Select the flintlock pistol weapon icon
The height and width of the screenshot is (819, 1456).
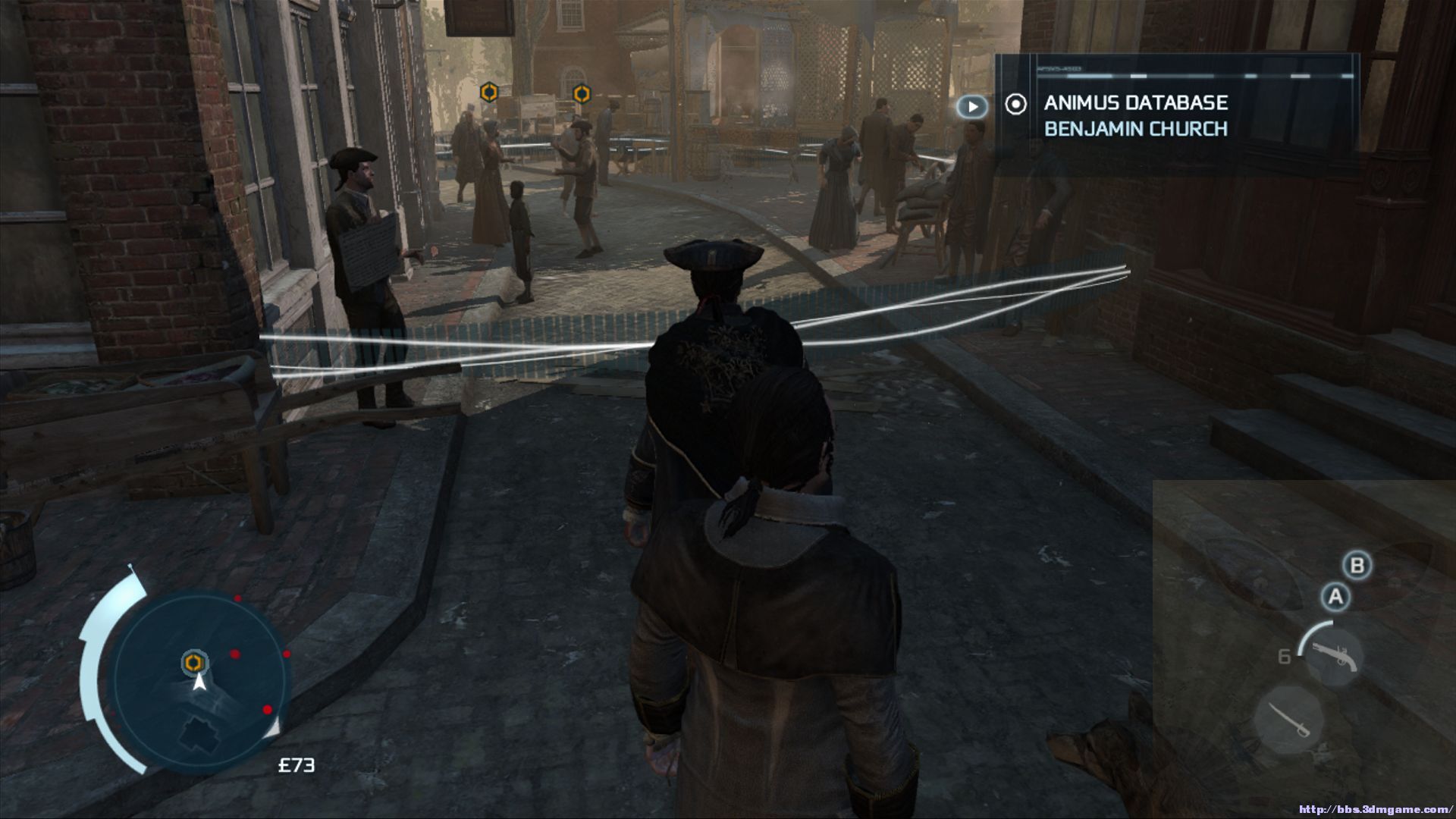point(1332,655)
